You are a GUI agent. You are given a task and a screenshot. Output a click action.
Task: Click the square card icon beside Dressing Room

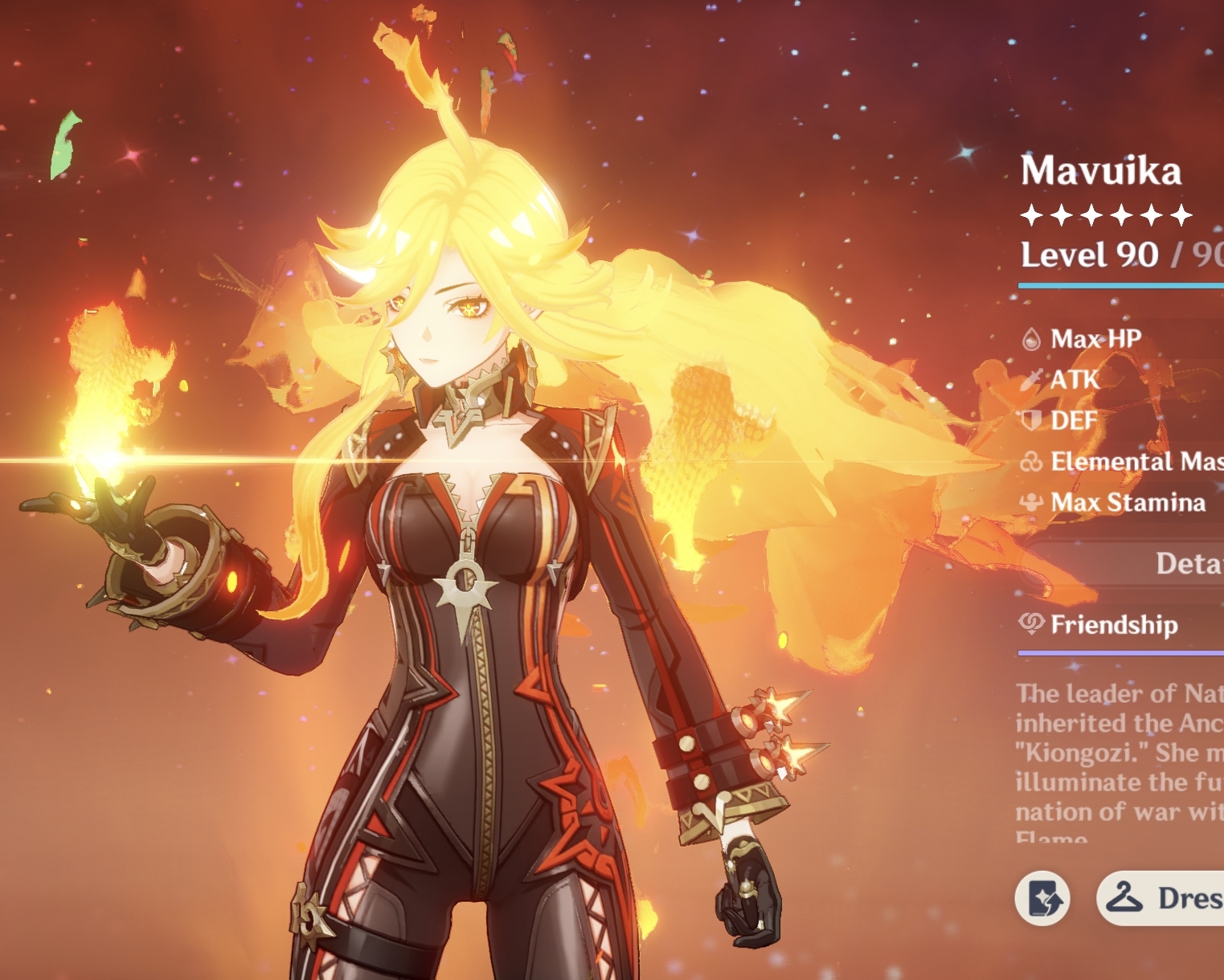(x=1042, y=898)
